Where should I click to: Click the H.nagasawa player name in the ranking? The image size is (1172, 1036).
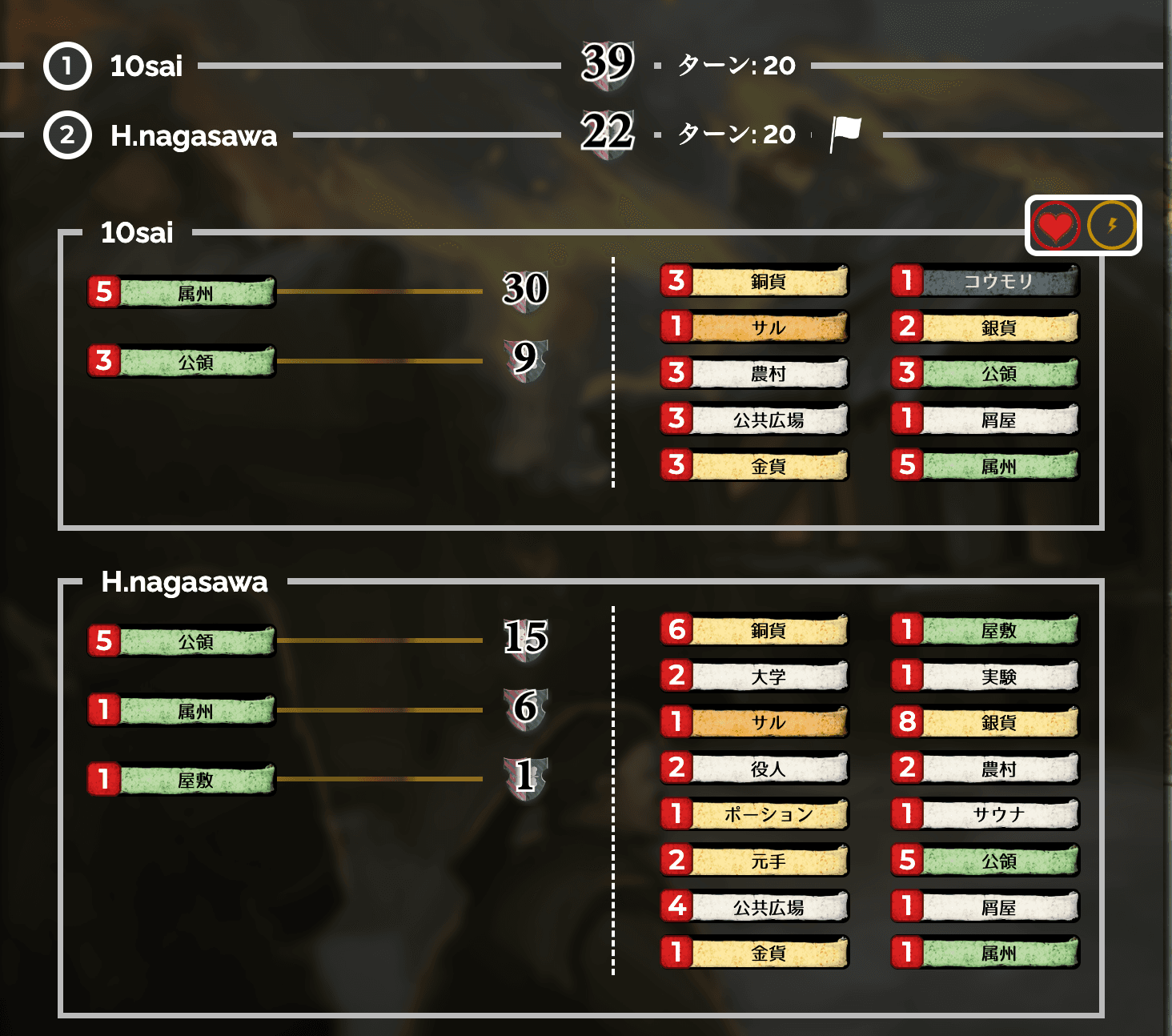[x=194, y=135]
